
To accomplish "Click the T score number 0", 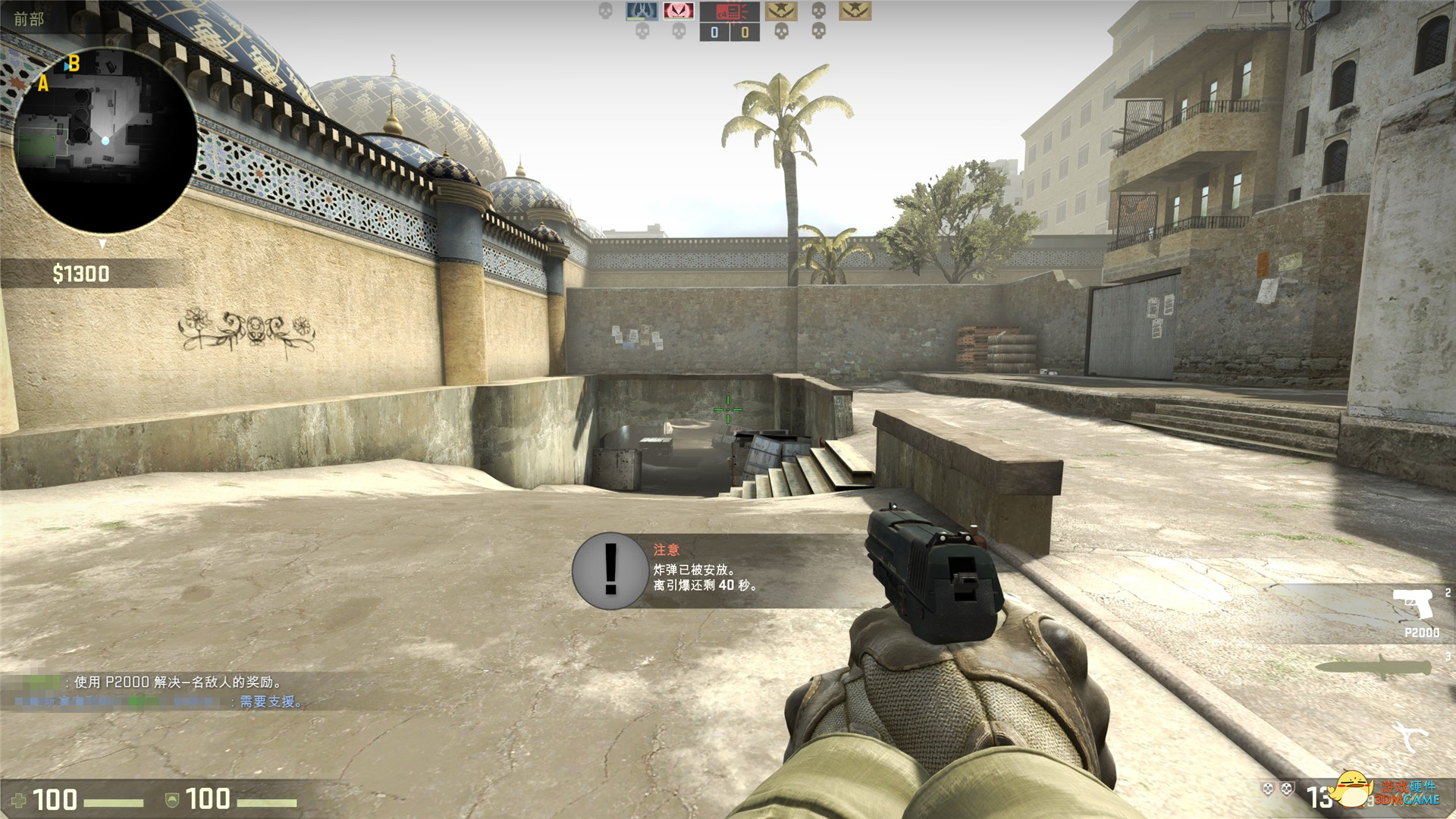I will (744, 33).
